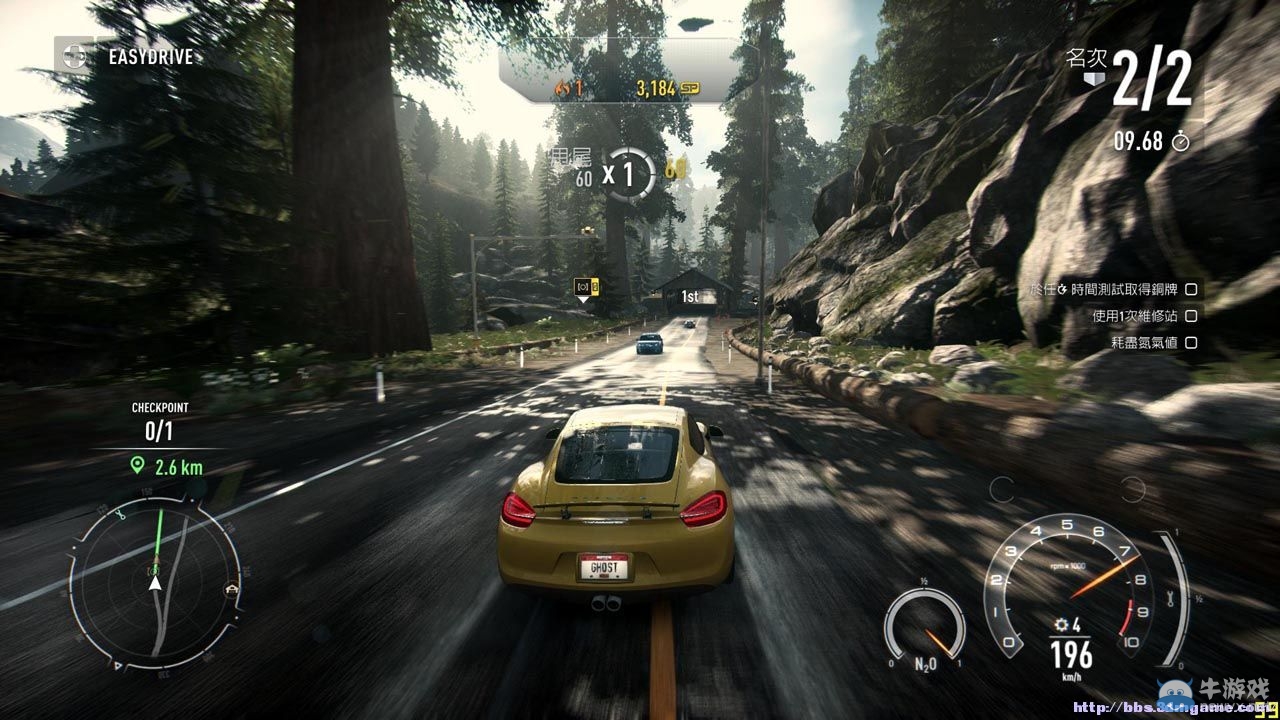The image size is (1280, 720).
Task: Select the hideout garage marker on minimap
Action: pyautogui.click(x=232, y=589)
